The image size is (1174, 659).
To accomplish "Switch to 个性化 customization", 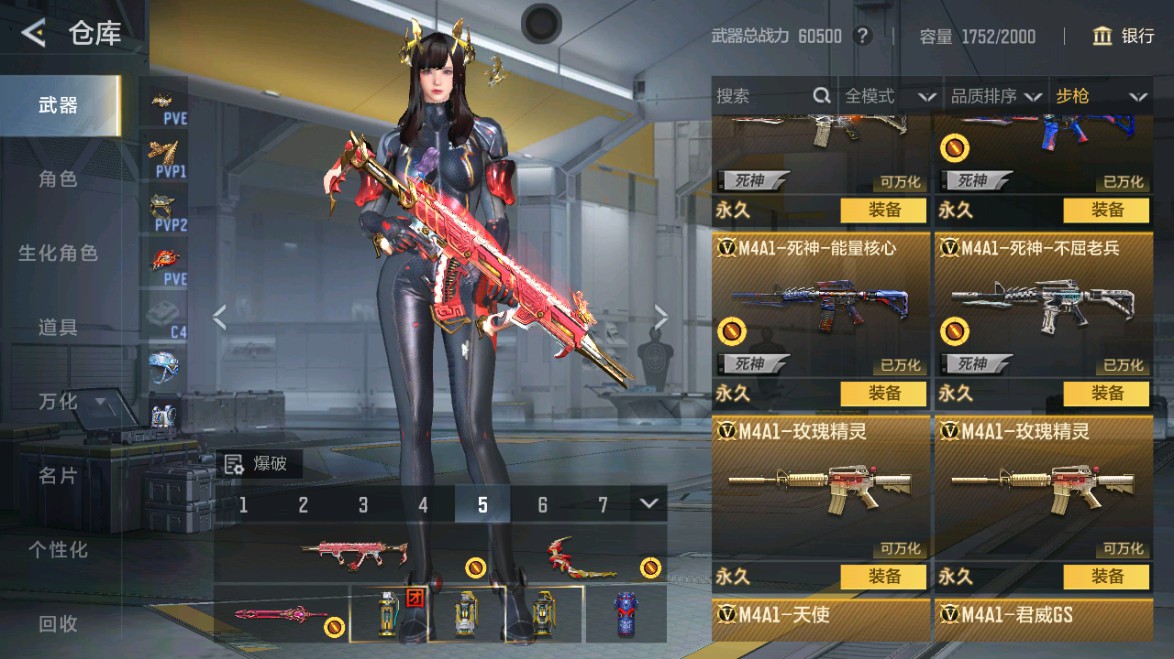I will point(58,549).
